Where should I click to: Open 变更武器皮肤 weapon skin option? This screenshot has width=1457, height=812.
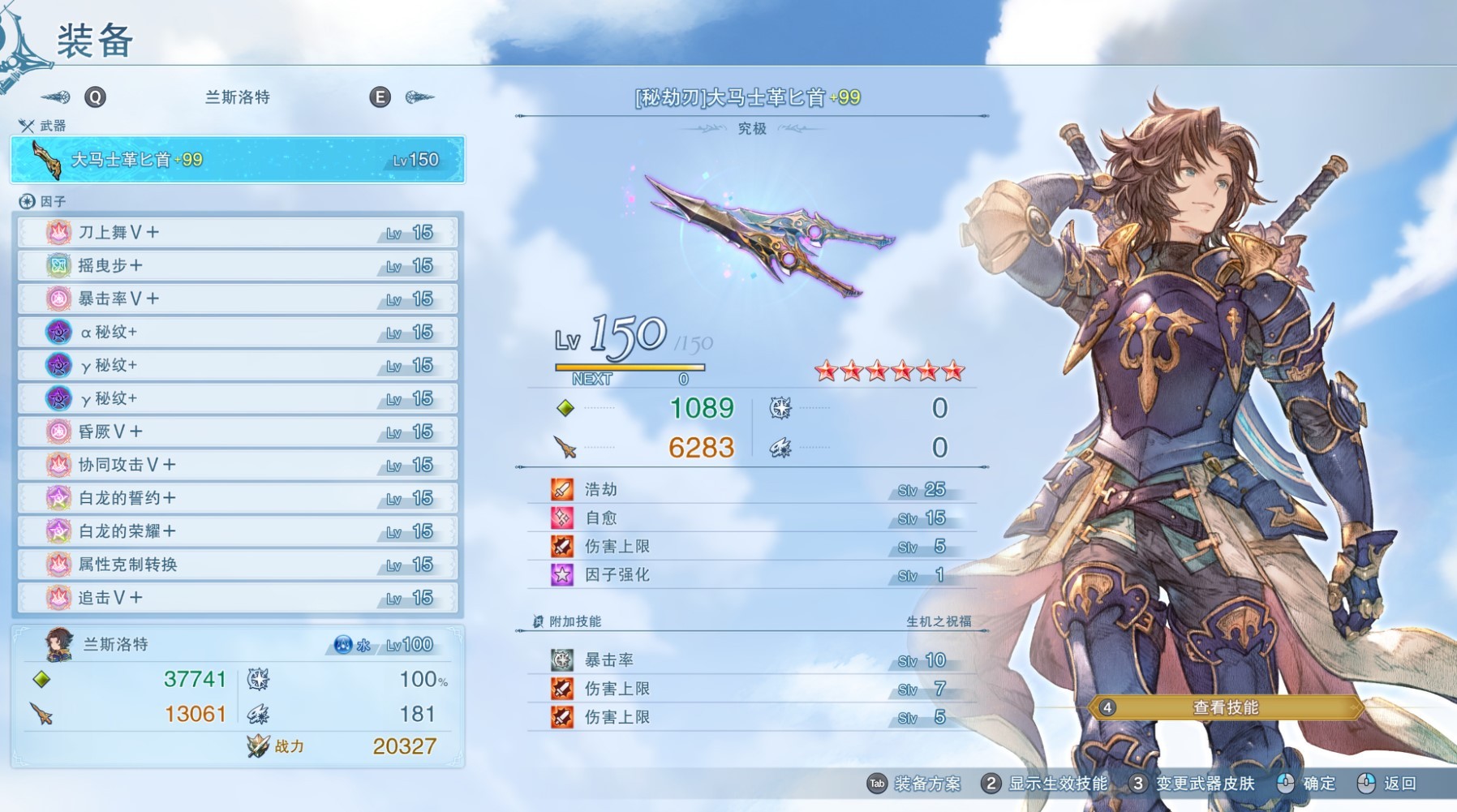(1193, 784)
